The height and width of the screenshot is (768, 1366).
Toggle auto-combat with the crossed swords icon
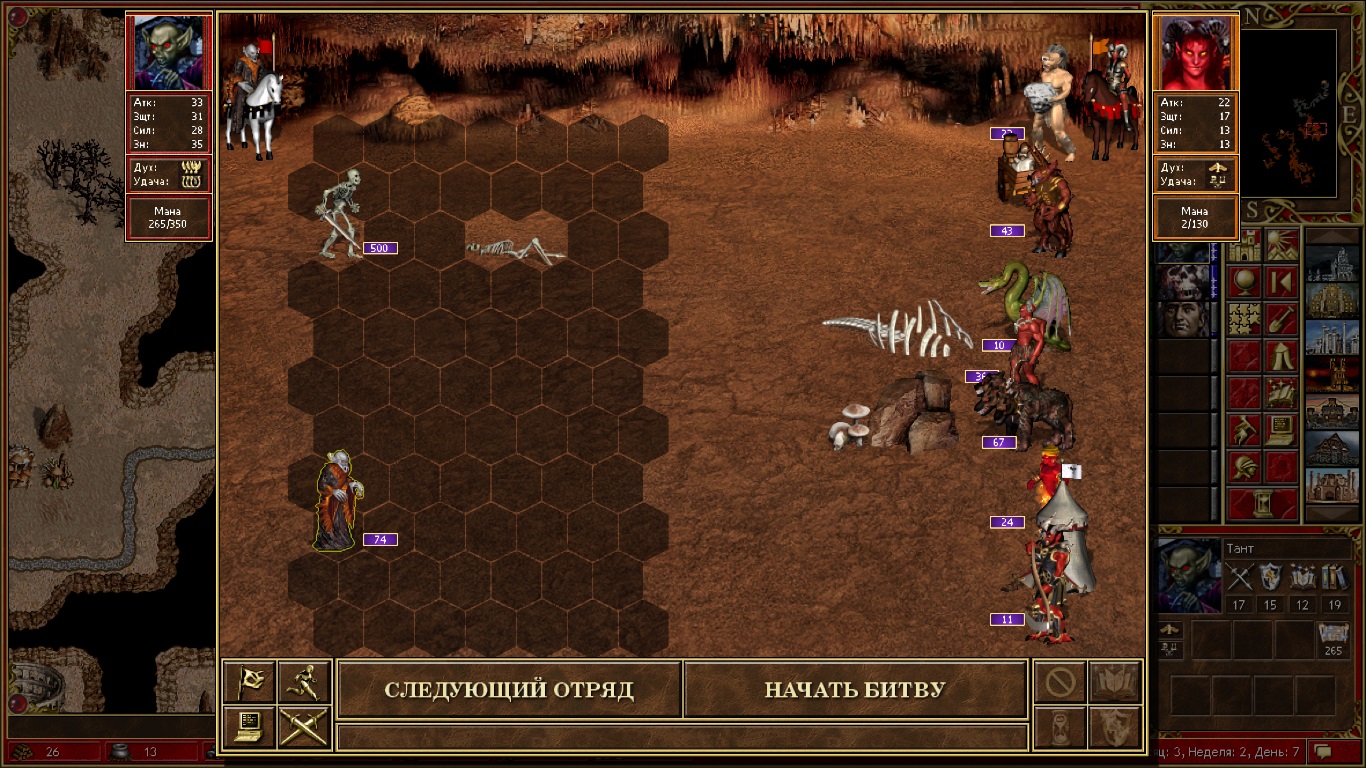(304, 727)
